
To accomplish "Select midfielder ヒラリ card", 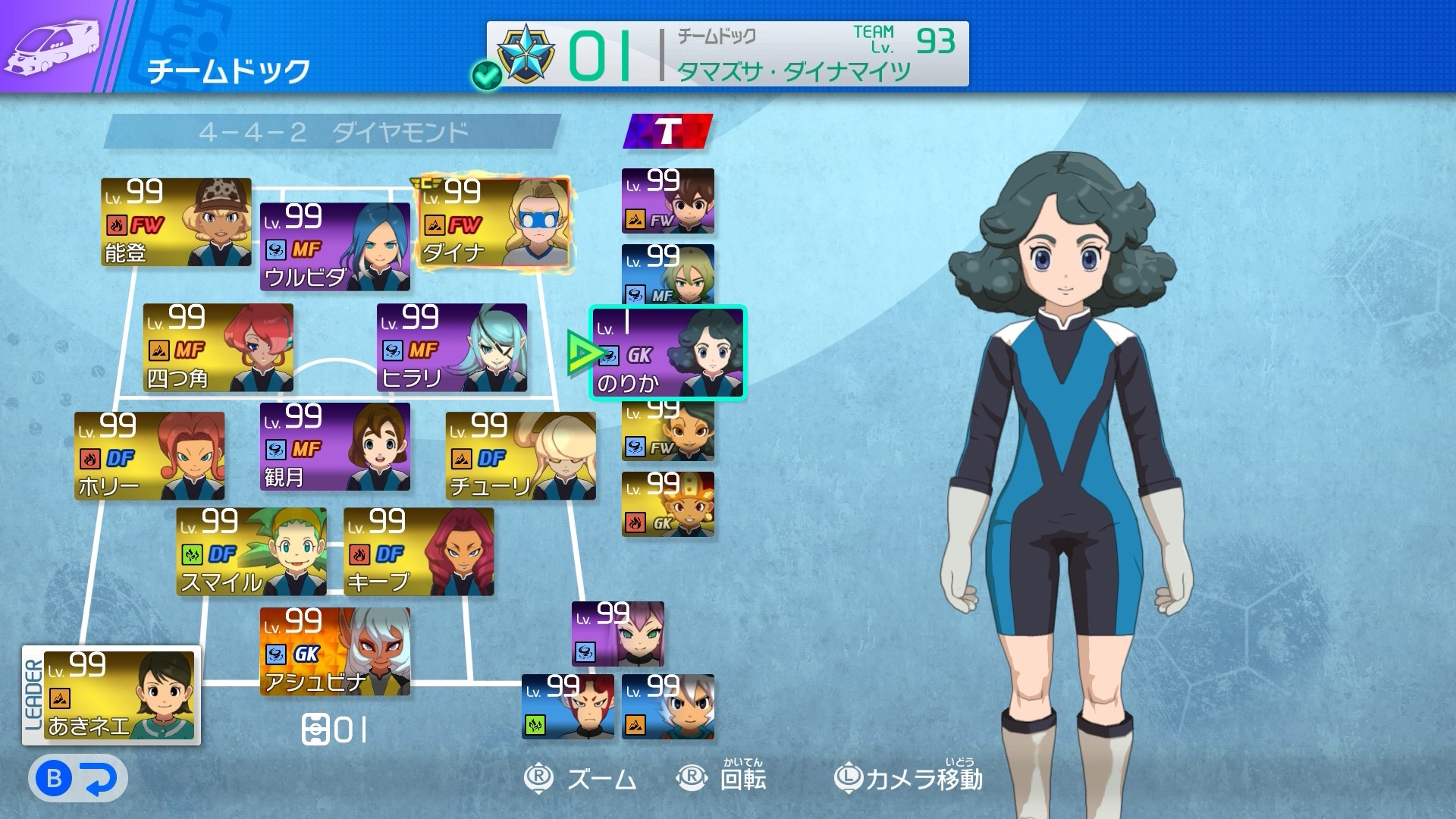I will [x=452, y=347].
